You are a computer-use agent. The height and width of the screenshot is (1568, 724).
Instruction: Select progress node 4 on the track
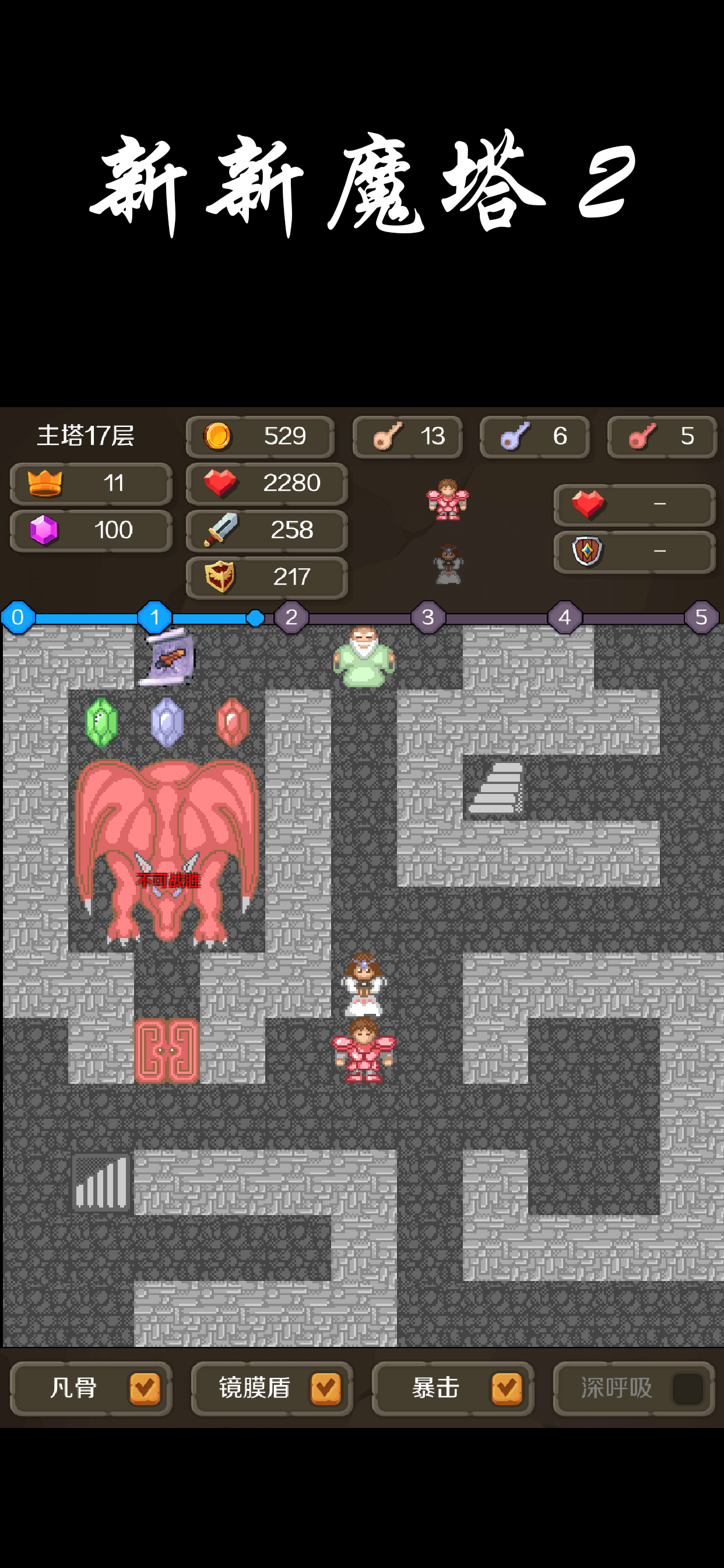click(x=565, y=617)
